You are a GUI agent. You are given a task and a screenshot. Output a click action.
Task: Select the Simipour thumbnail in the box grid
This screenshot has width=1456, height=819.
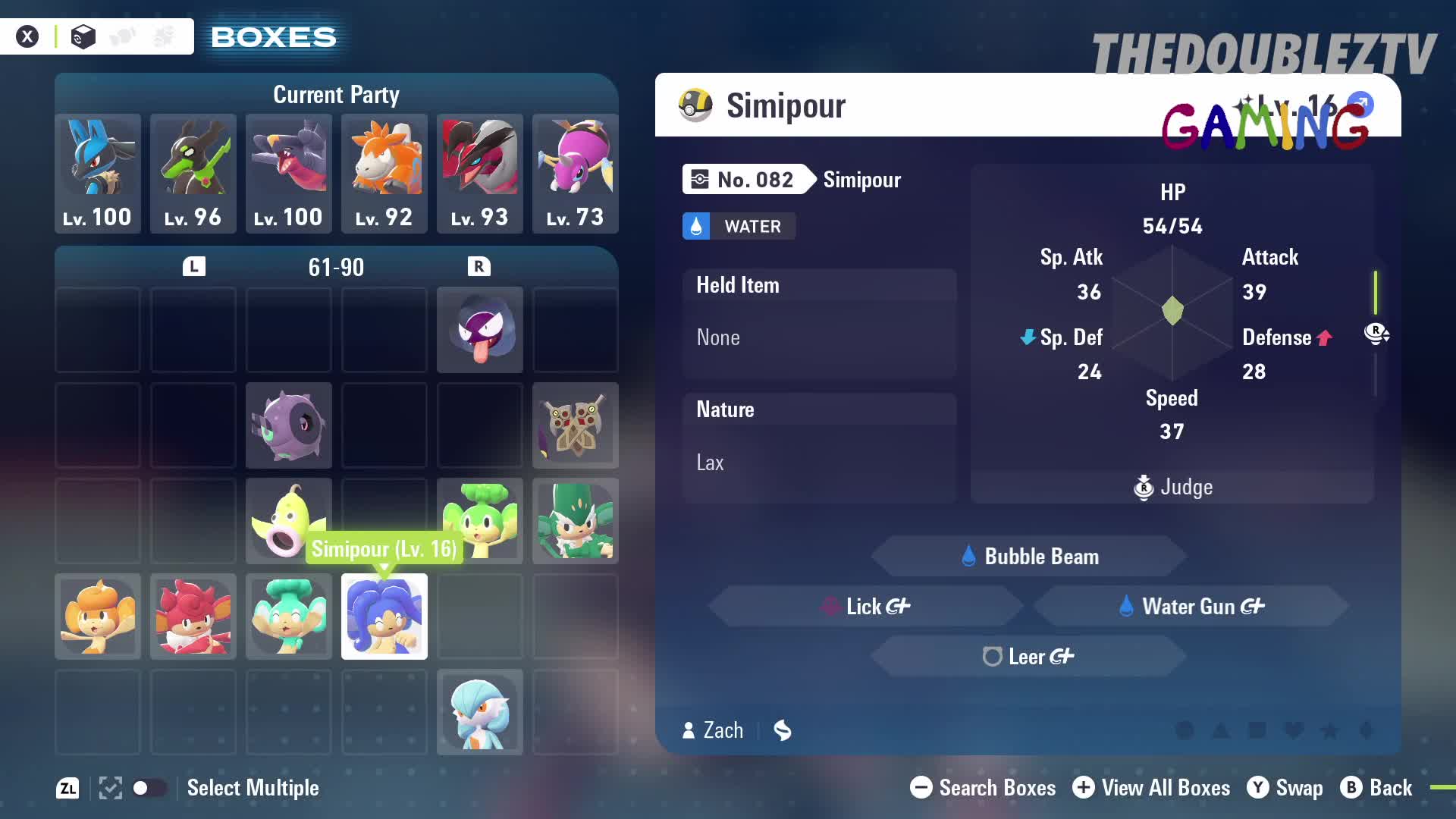(384, 617)
